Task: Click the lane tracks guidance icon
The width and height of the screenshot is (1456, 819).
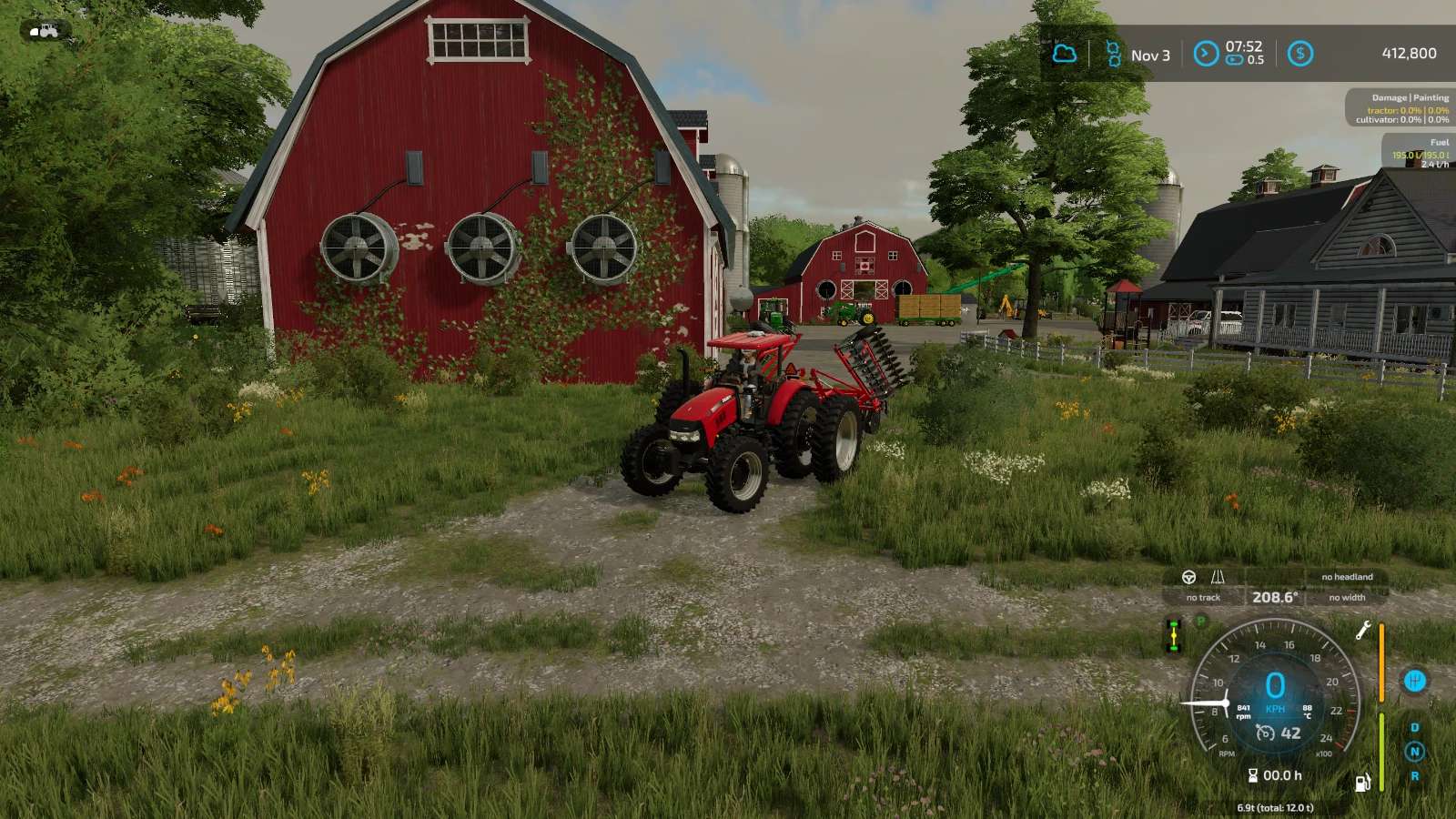Action: pyautogui.click(x=1218, y=577)
